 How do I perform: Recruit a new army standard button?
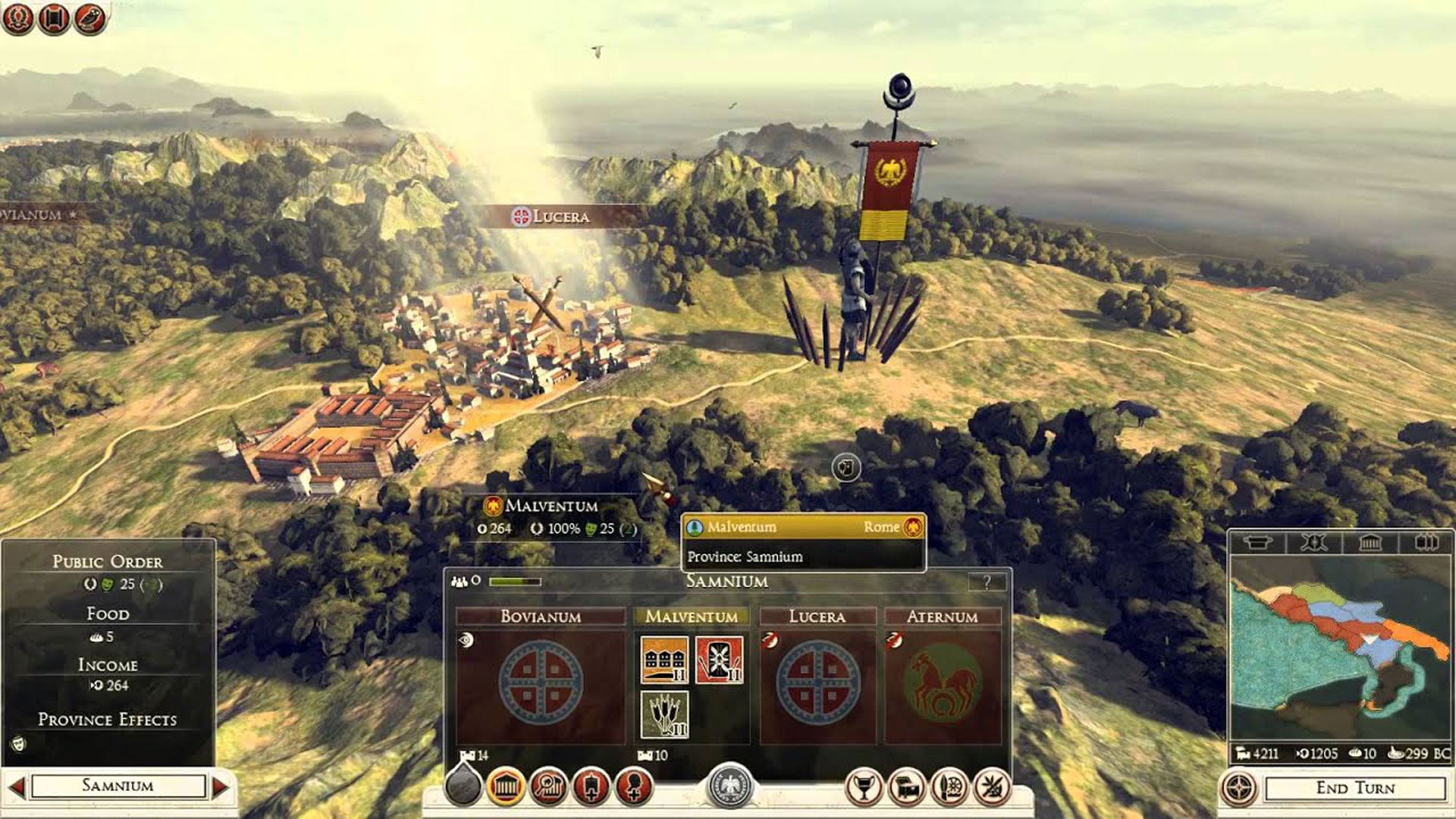point(591,786)
